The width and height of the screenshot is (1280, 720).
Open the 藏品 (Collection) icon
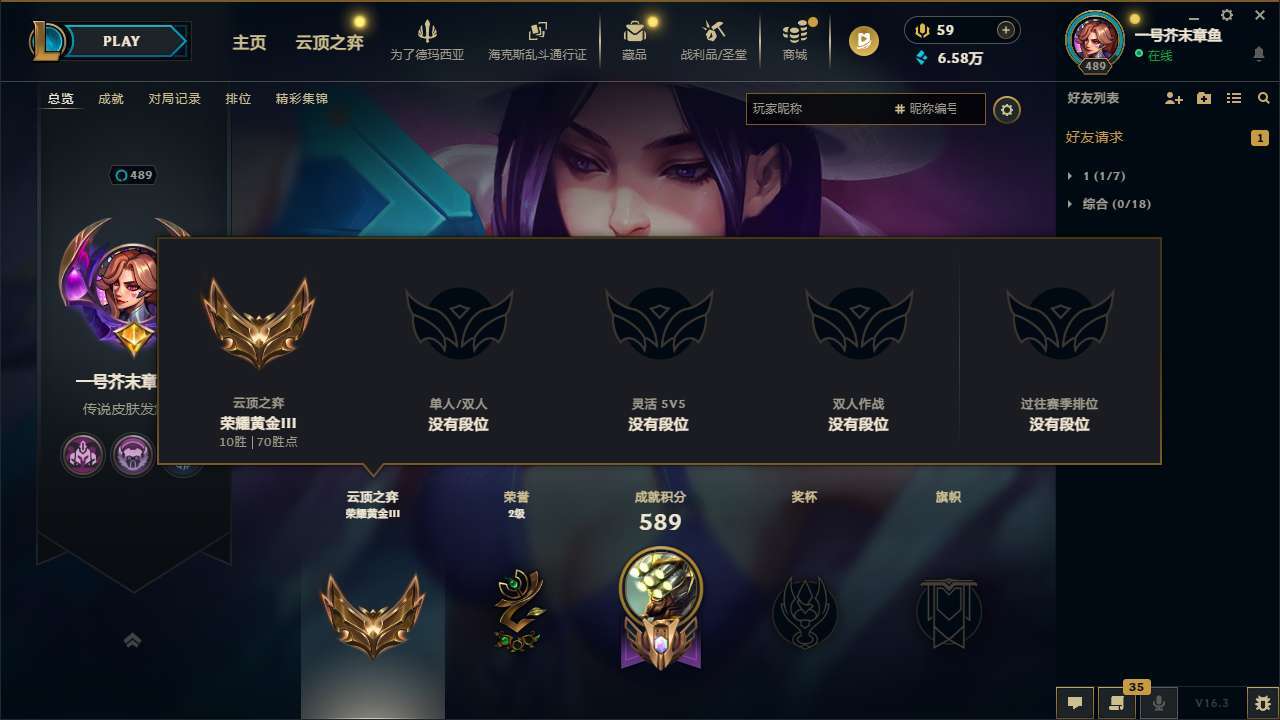[x=635, y=40]
